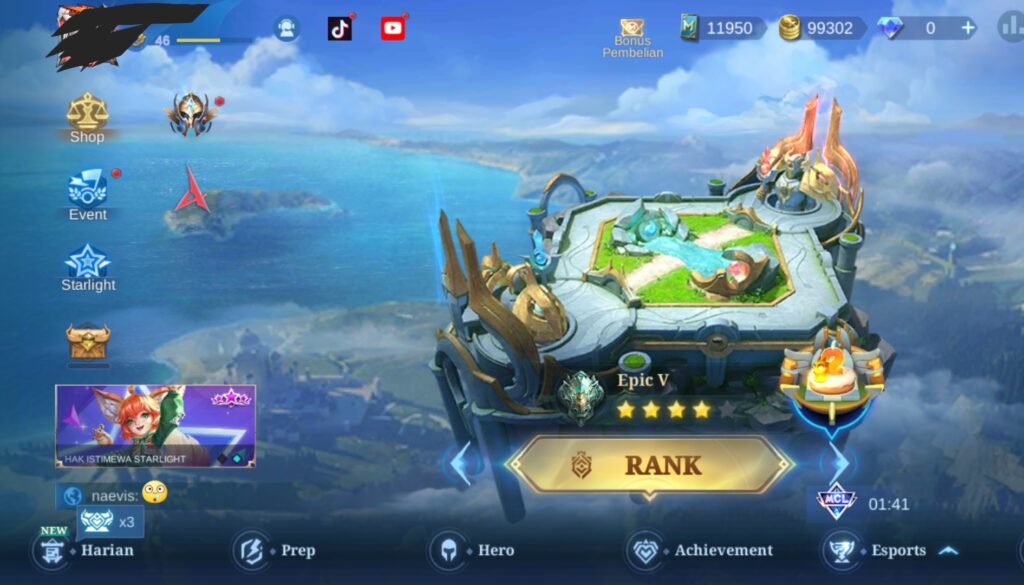This screenshot has height=585, width=1024.
Task: Add diamonds with the plus button
Action: point(967,28)
